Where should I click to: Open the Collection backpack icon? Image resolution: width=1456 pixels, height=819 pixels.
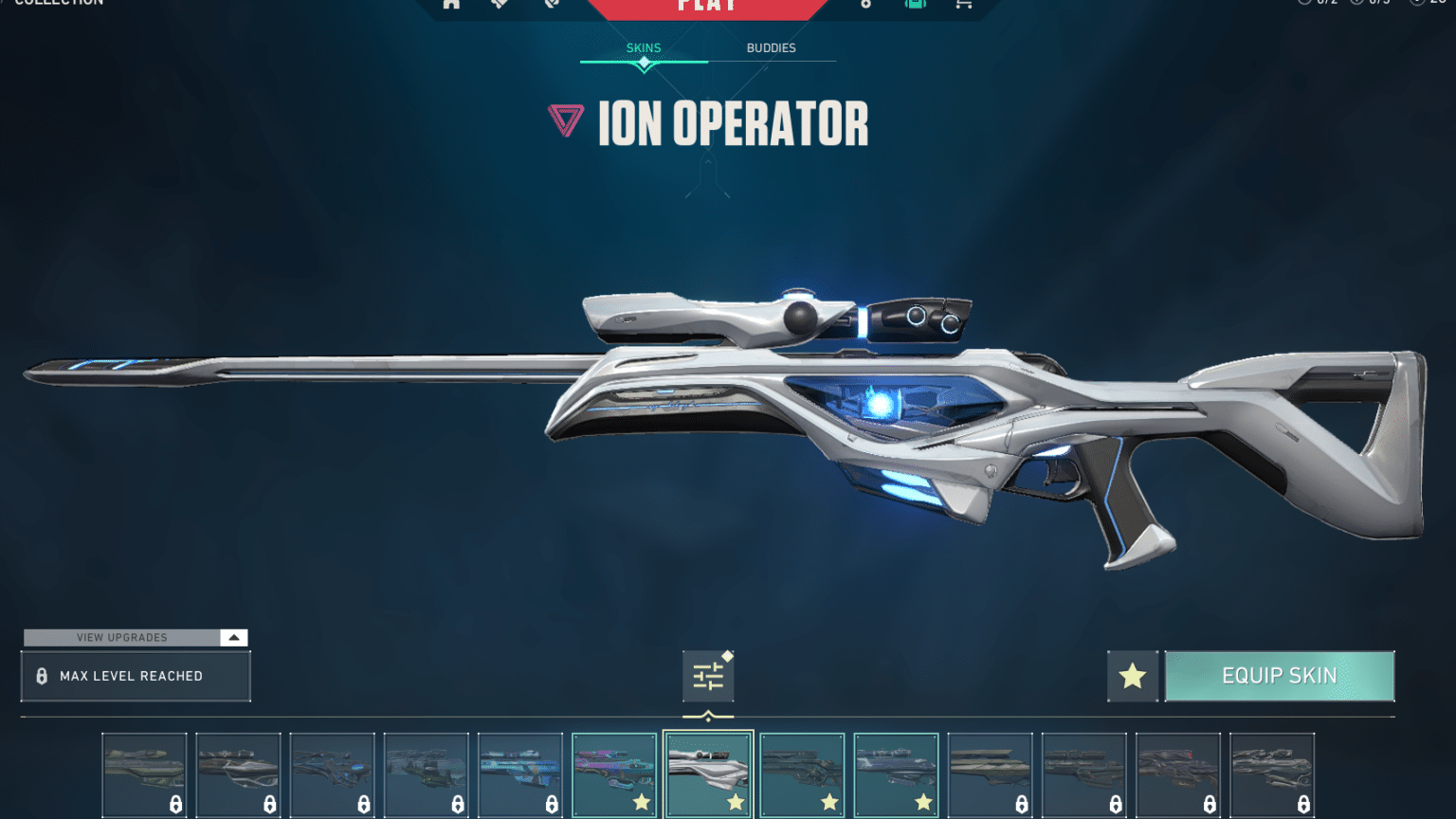coord(914,3)
